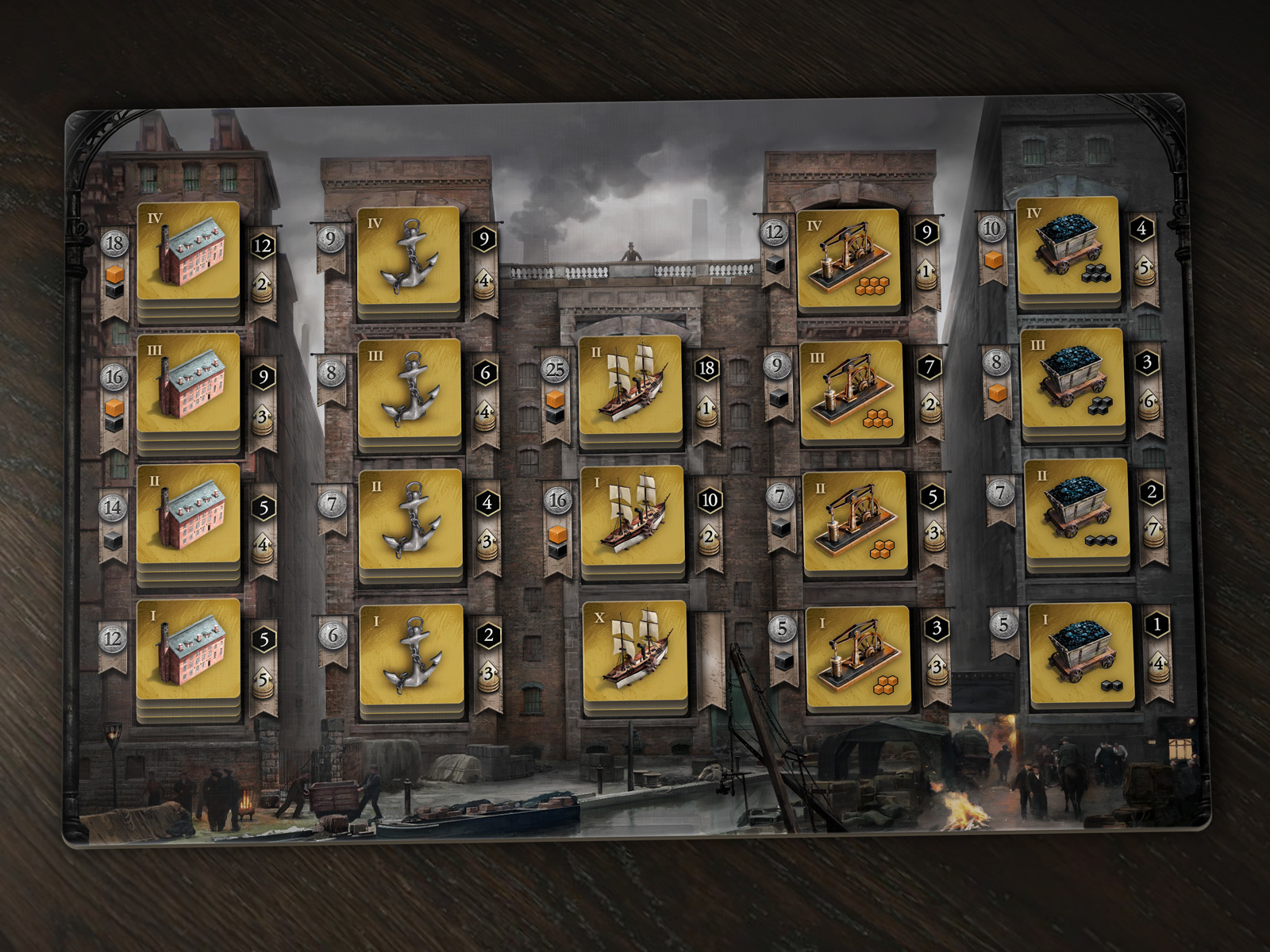Choose the level II shipyard tile
The image size is (1270, 952).
(x=630, y=385)
